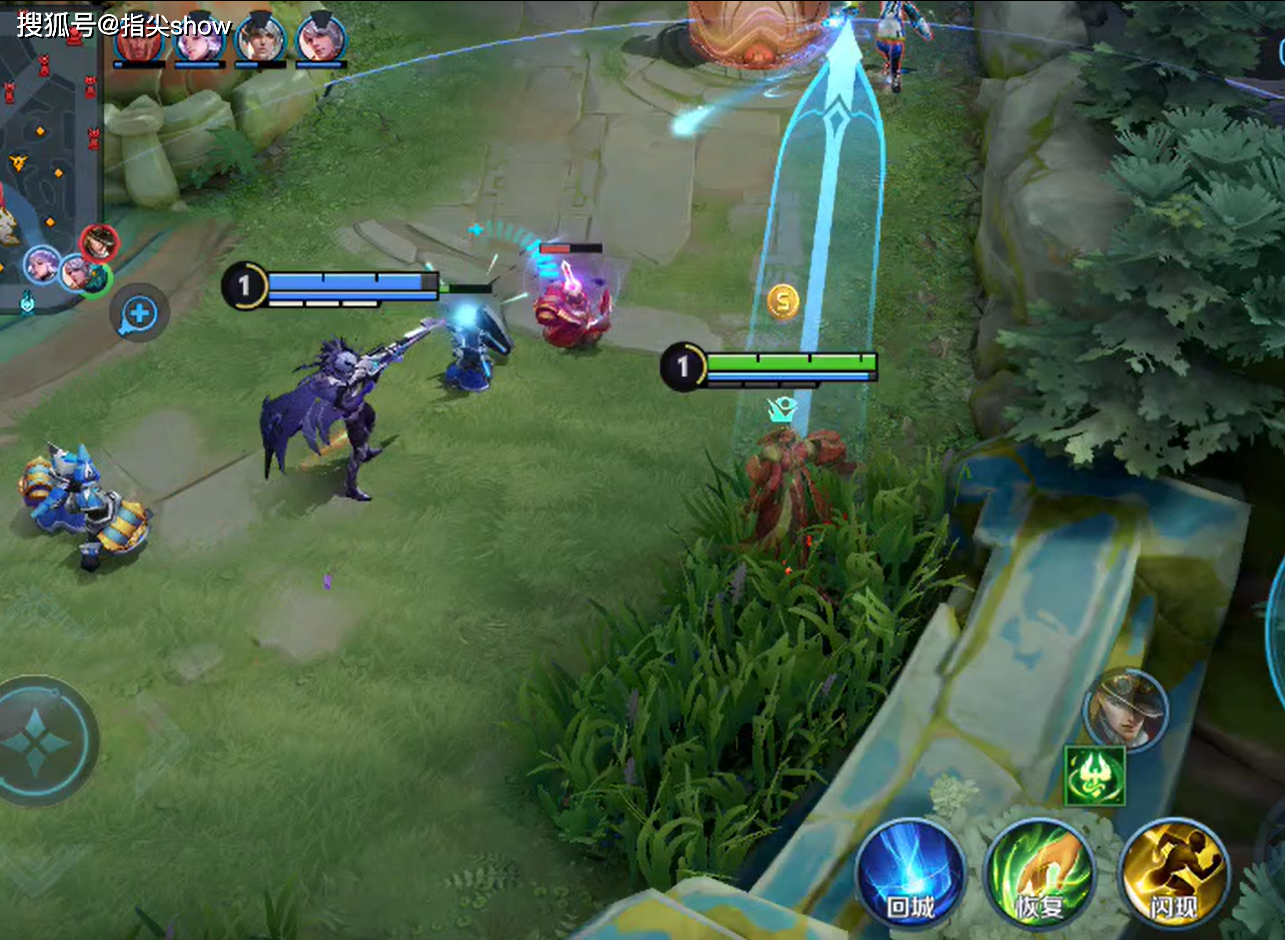The width and height of the screenshot is (1285, 940).
Task: Select the purple-haired hero portrait in top bar
Action: [x=198, y=40]
